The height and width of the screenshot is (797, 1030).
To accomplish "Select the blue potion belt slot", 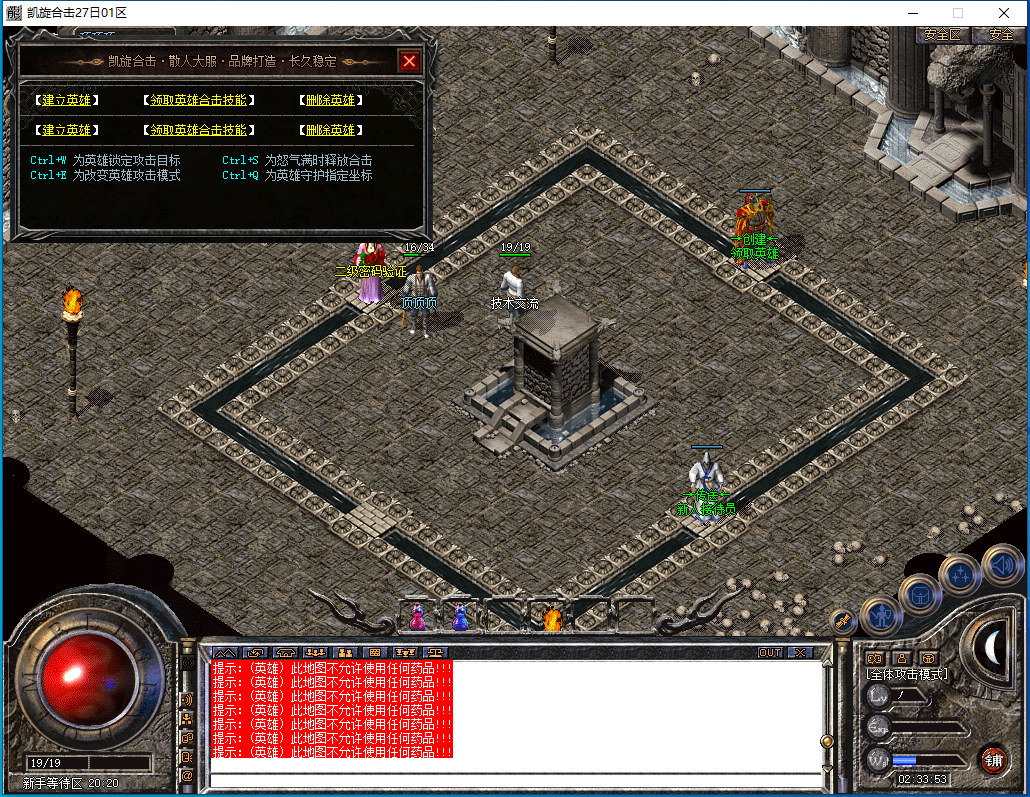I will [460, 619].
